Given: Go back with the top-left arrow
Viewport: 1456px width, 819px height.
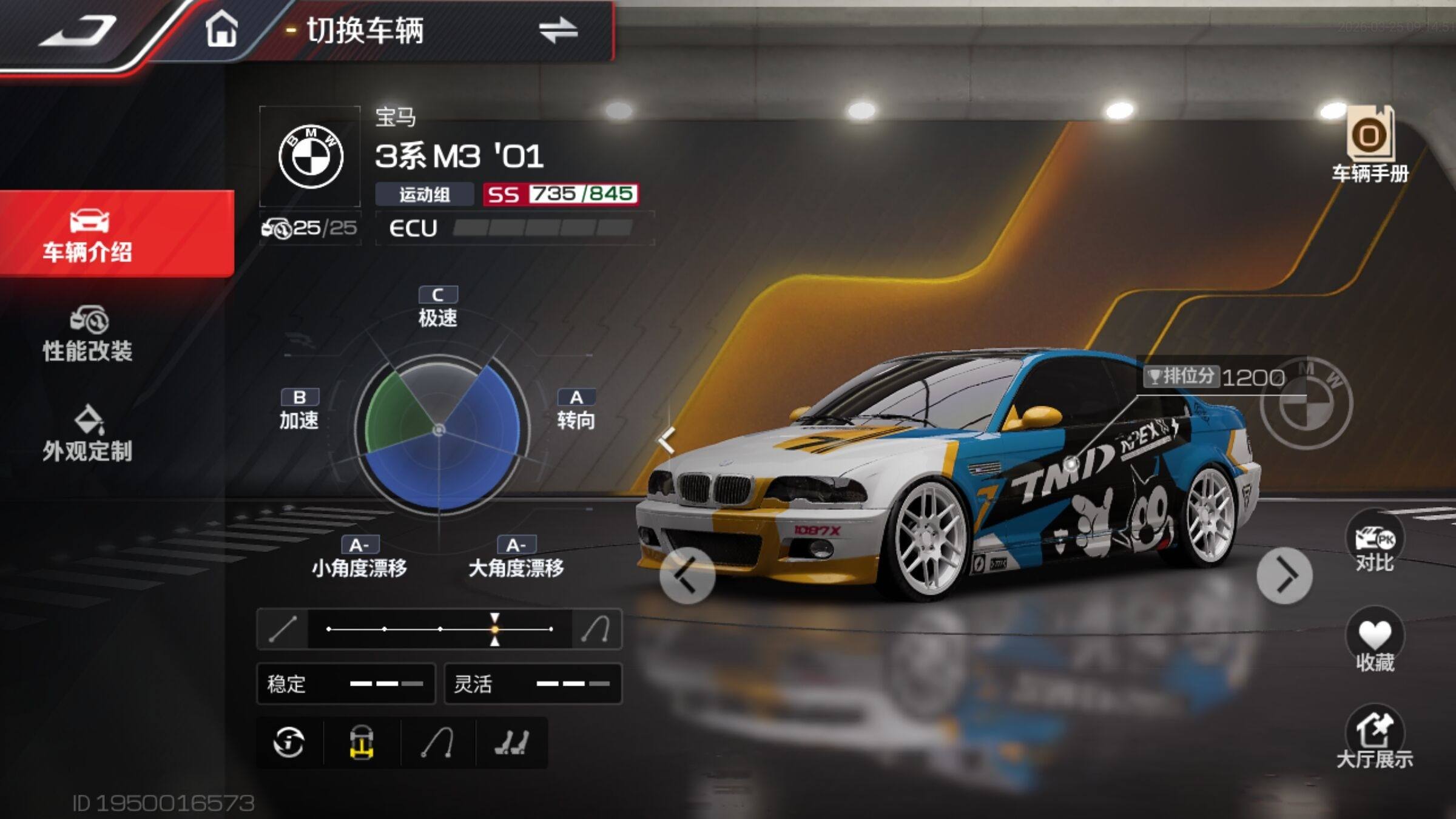Looking at the screenshot, I should pyautogui.click(x=79, y=30).
